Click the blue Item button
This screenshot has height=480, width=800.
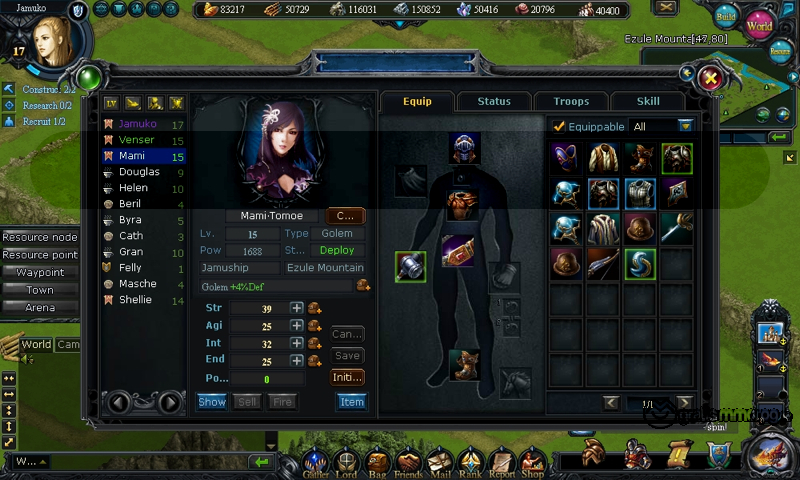coord(351,401)
